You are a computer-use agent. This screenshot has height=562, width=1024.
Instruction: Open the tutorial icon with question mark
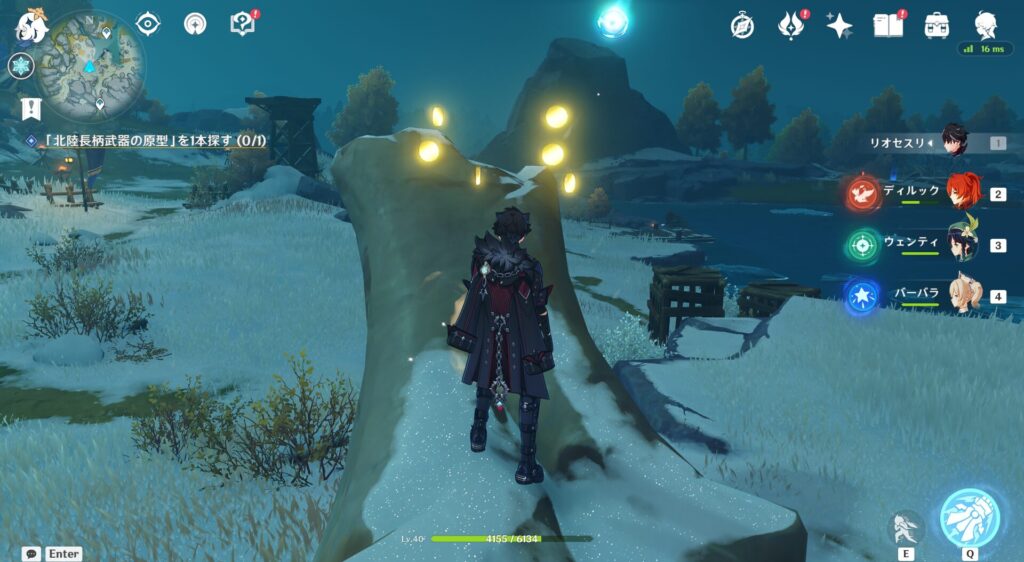(242, 23)
